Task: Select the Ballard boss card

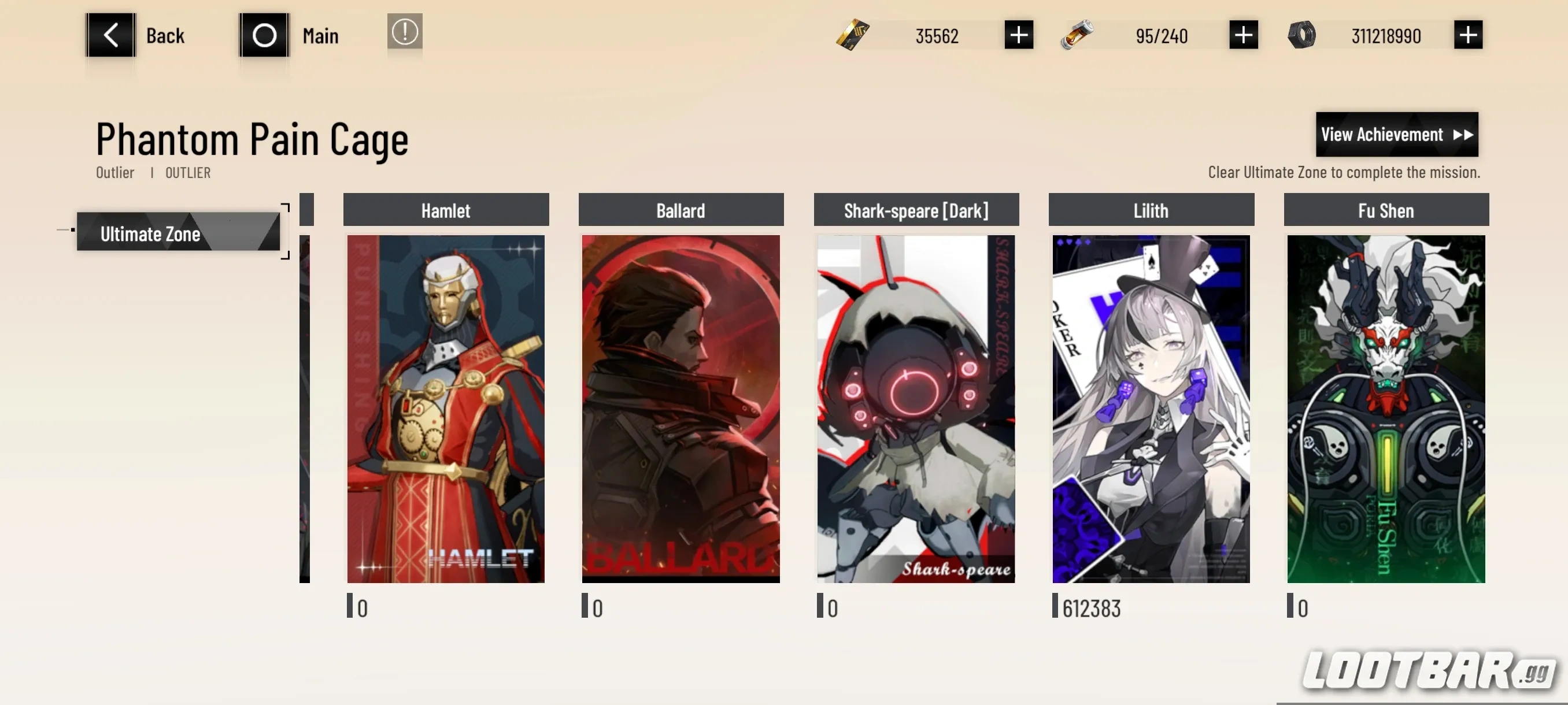Action: 681,408
